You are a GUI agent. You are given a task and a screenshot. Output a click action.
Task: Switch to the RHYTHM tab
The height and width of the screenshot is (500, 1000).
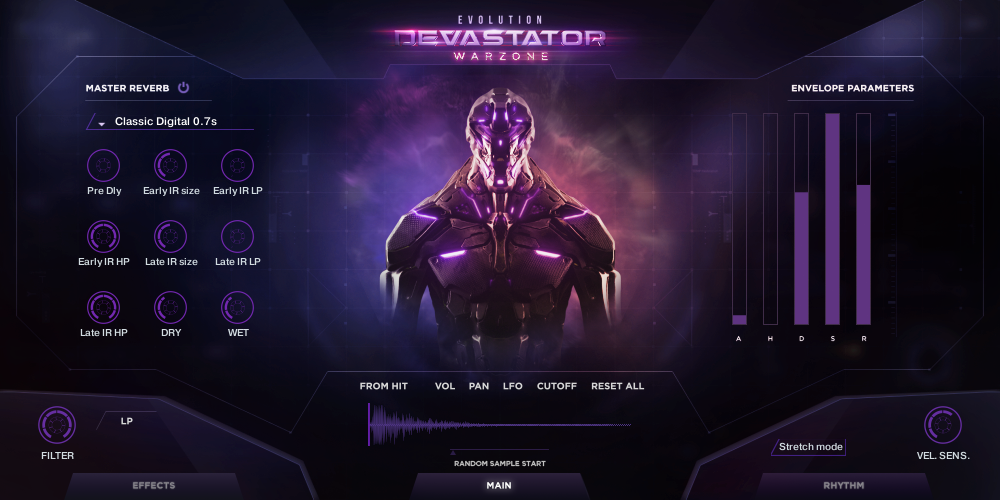pos(844,486)
